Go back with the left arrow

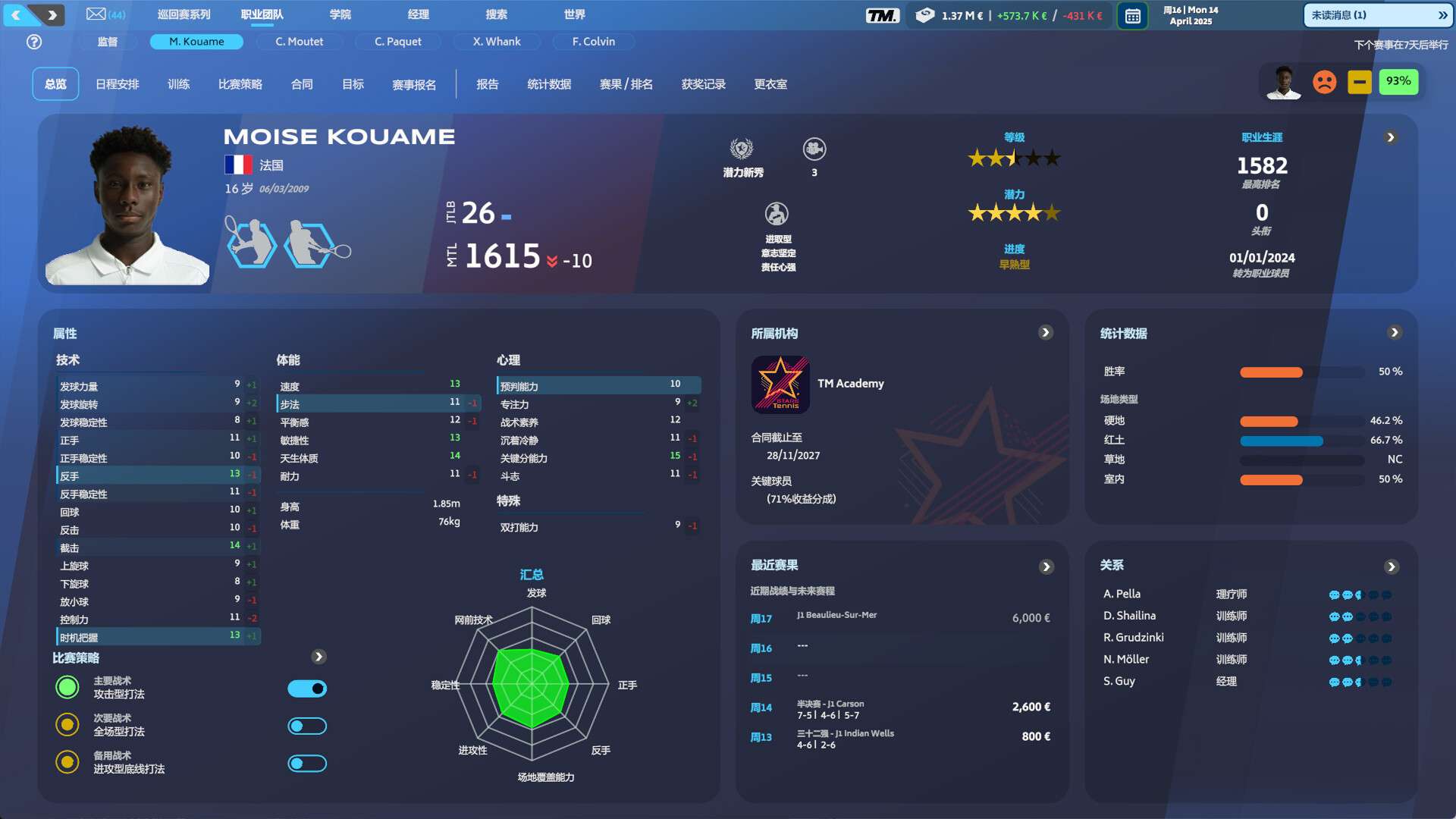(x=17, y=14)
